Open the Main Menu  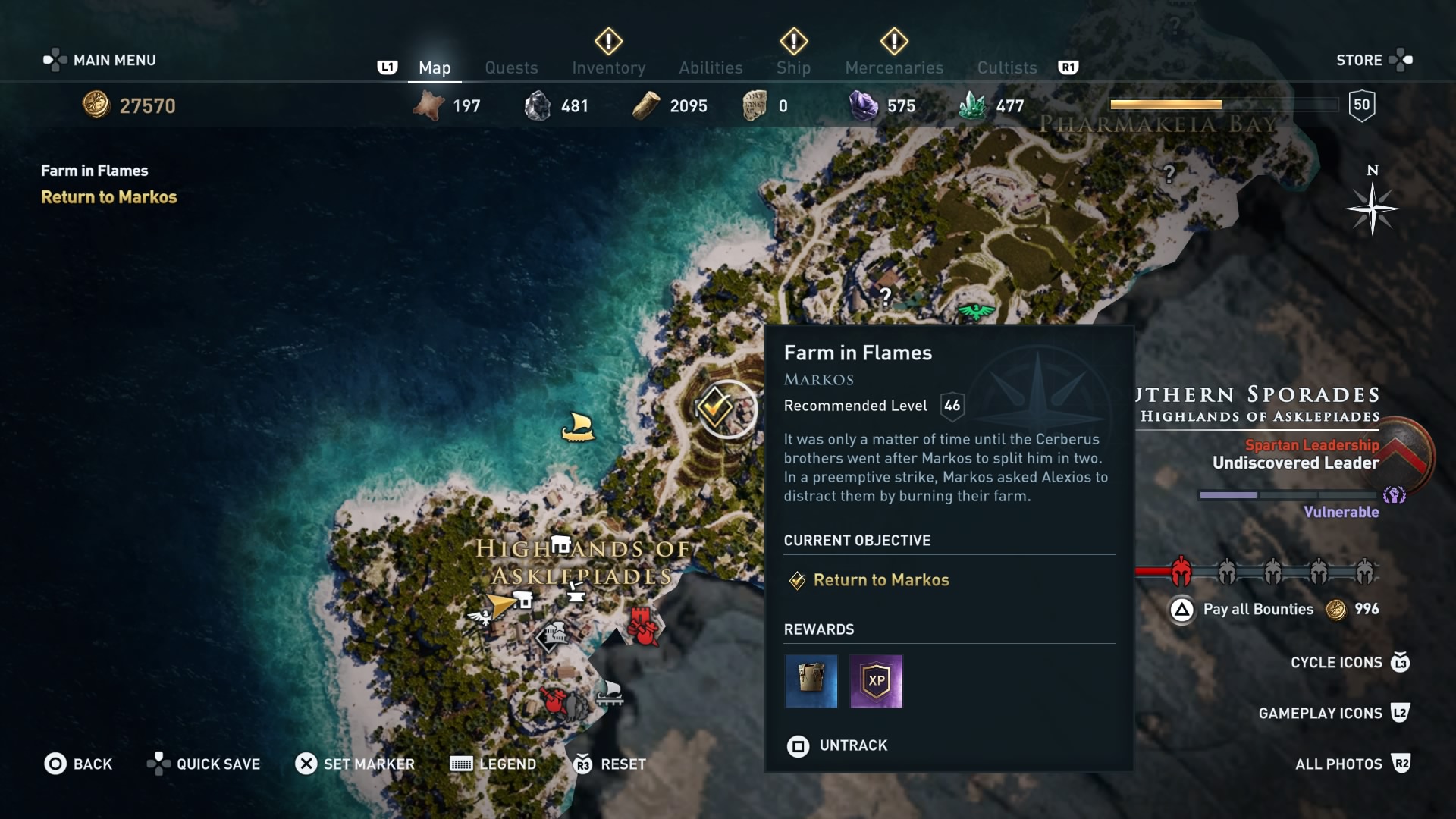[99, 59]
